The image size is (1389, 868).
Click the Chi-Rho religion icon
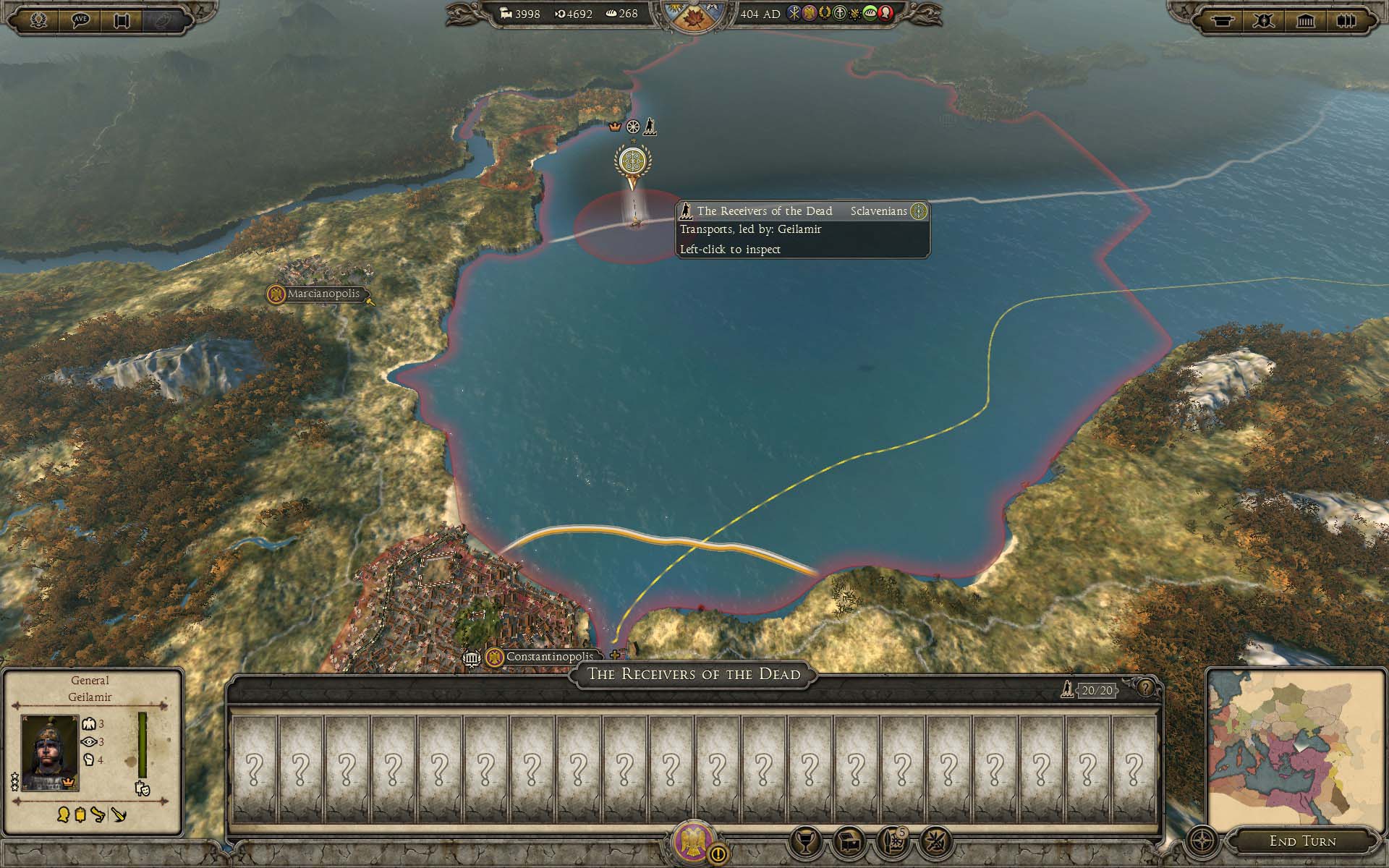coord(794,13)
